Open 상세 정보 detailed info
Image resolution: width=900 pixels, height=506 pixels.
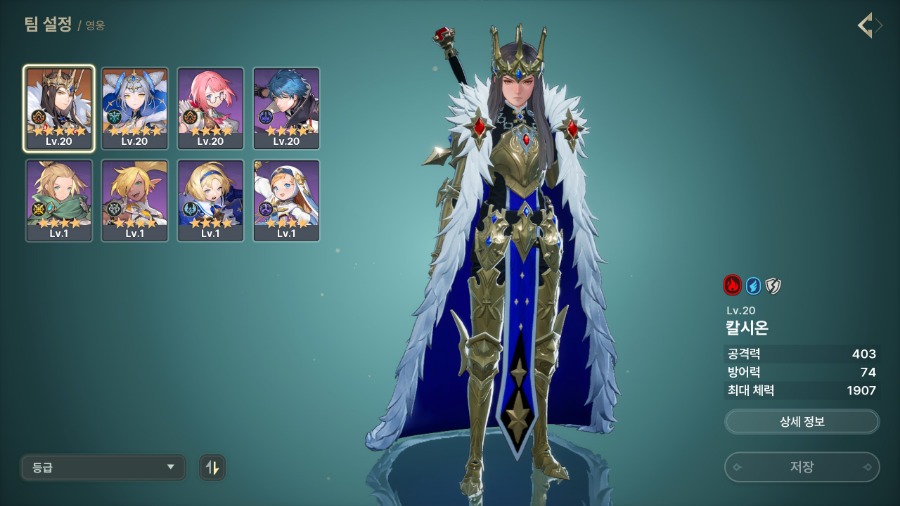pyautogui.click(x=801, y=422)
